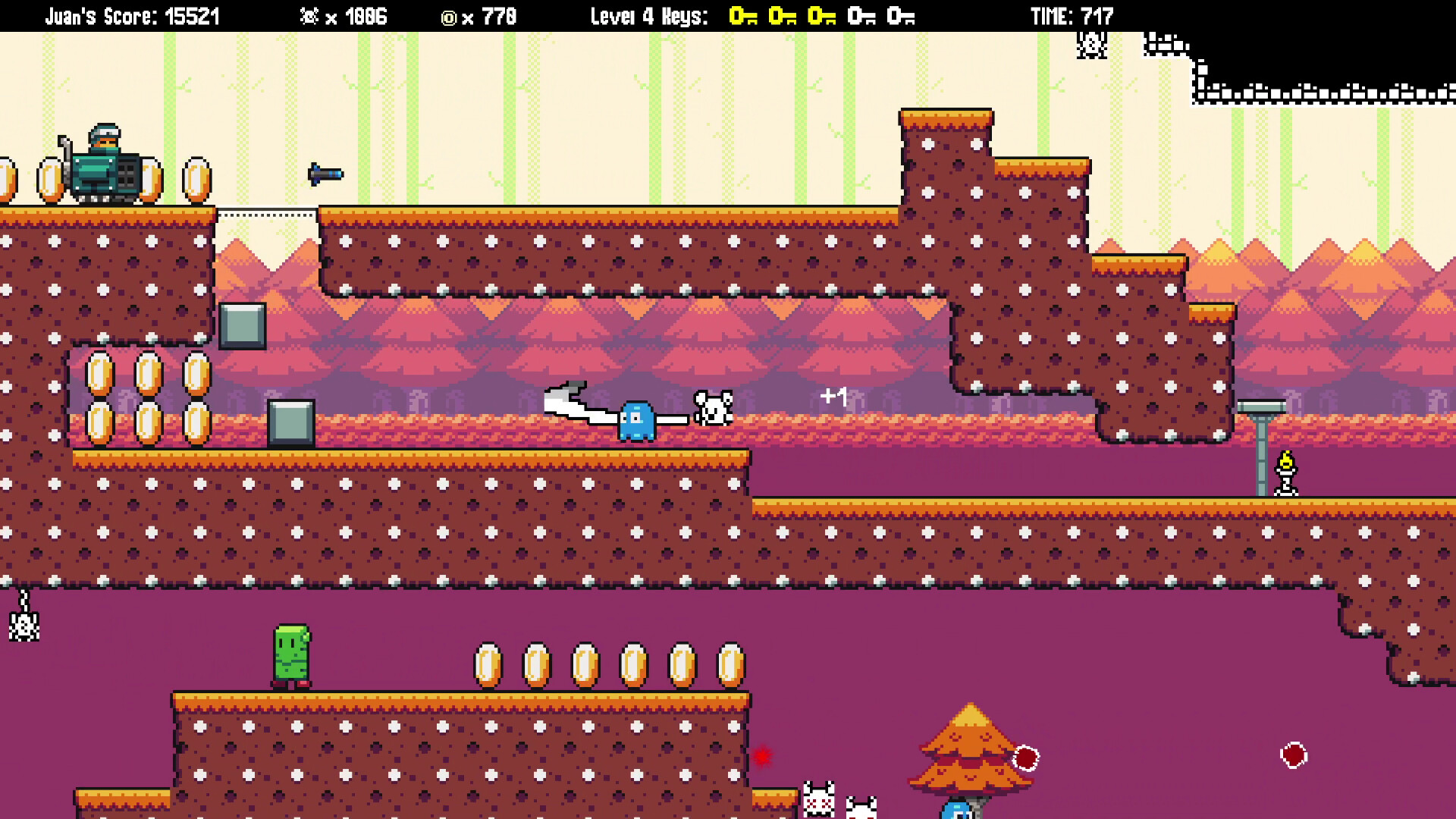The height and width of the screenshot is (819, 1456).
Task: Click the flying rocket projectile near the top
Action: coord(325,174)
